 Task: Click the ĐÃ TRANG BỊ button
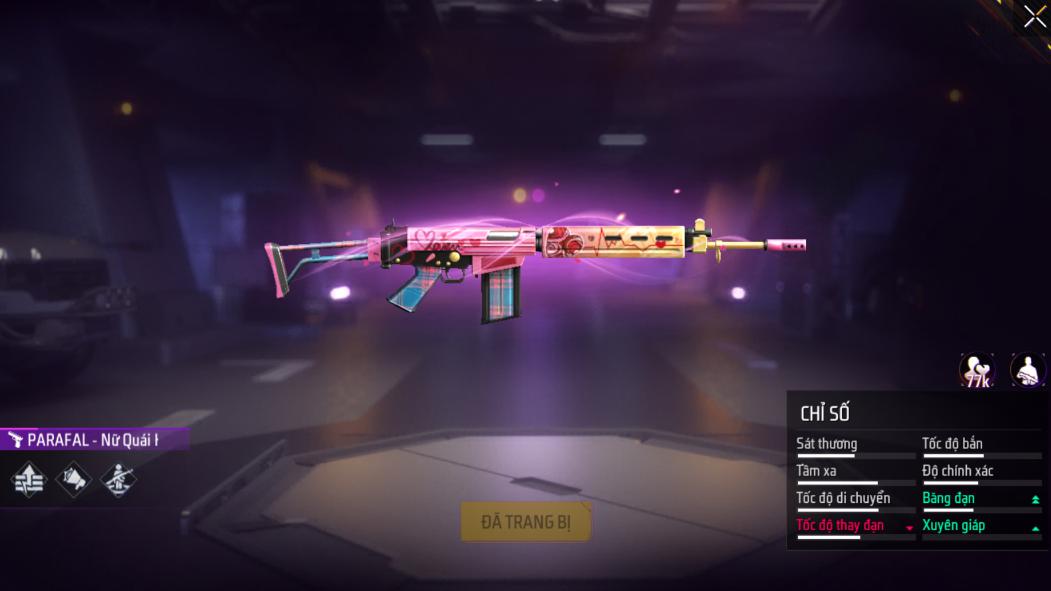point(526,522)
